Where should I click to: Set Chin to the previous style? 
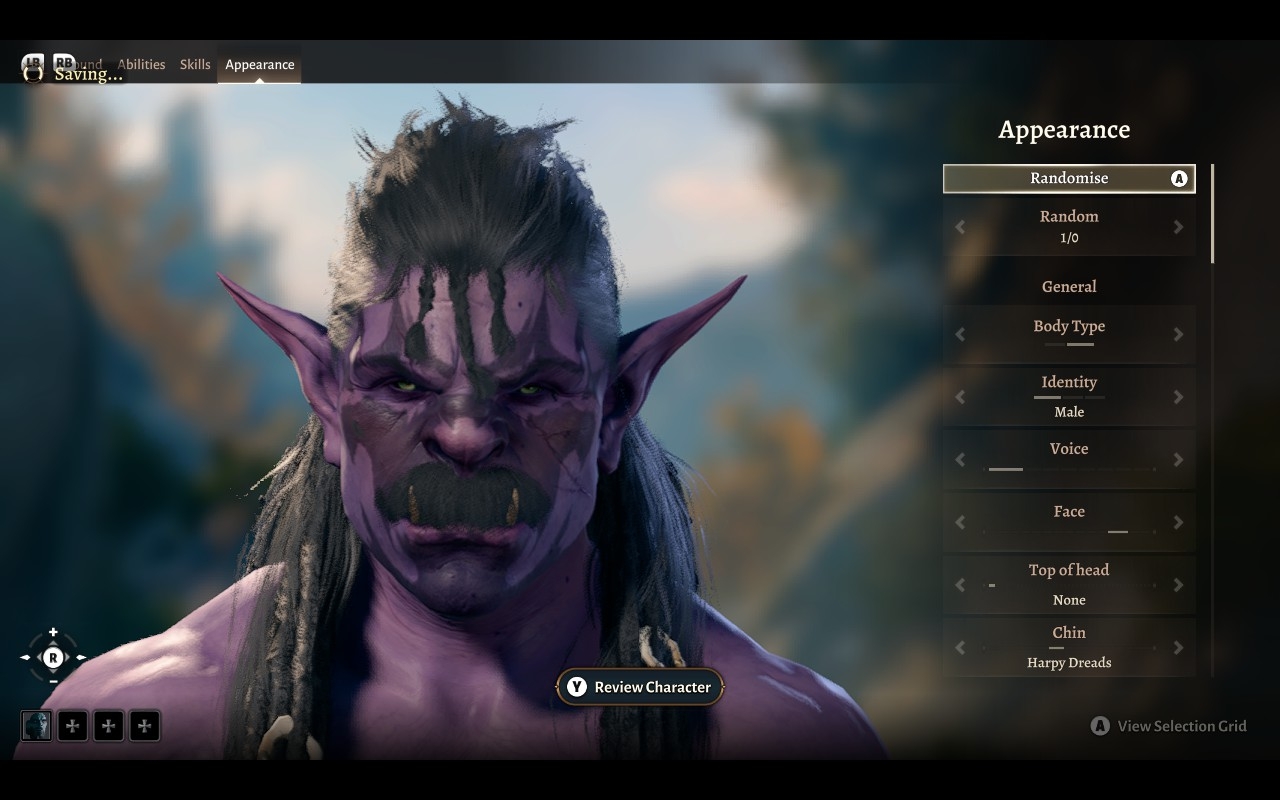click(x=960, y=647)
